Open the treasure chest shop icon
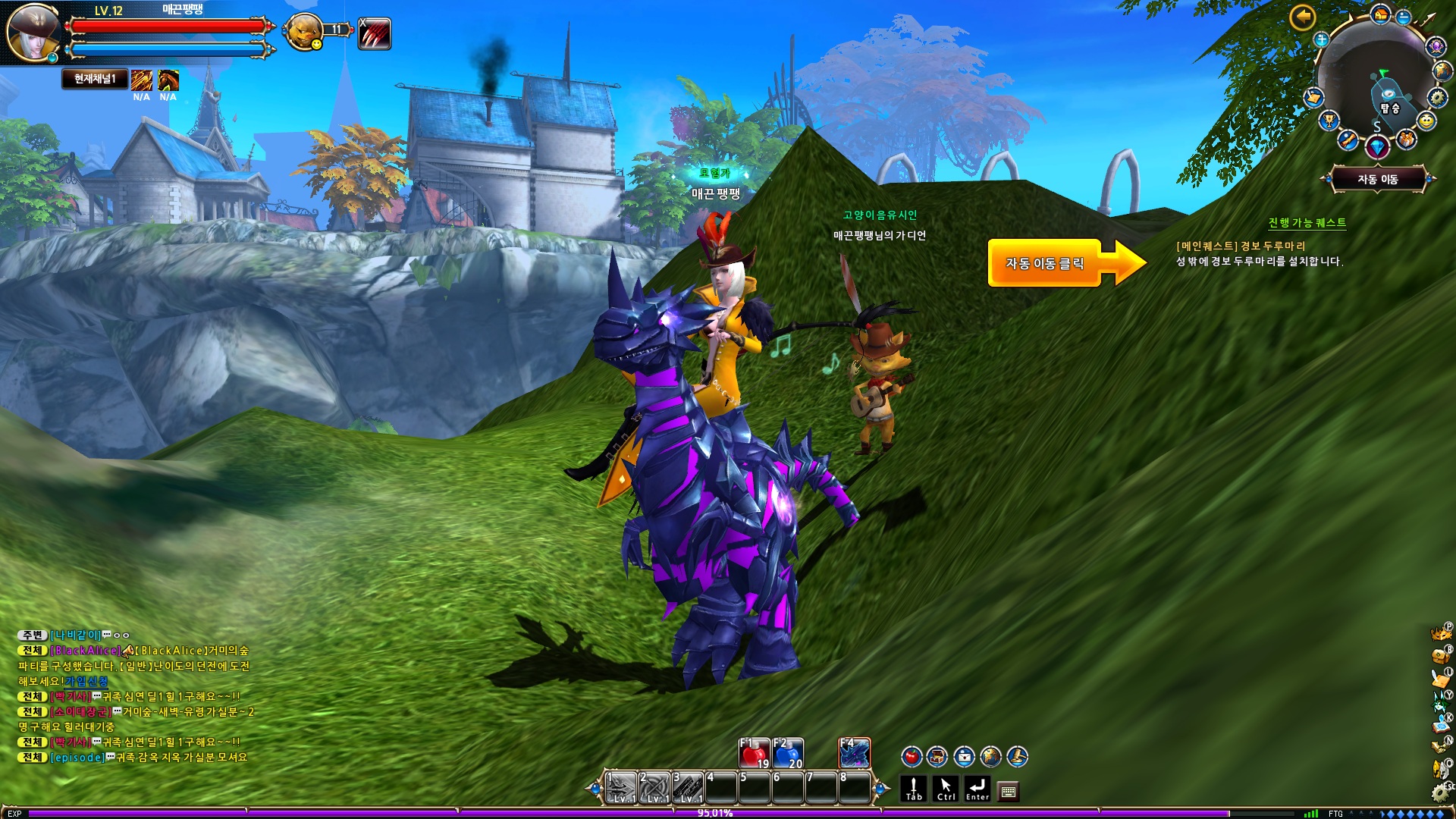 click(937, 756)
